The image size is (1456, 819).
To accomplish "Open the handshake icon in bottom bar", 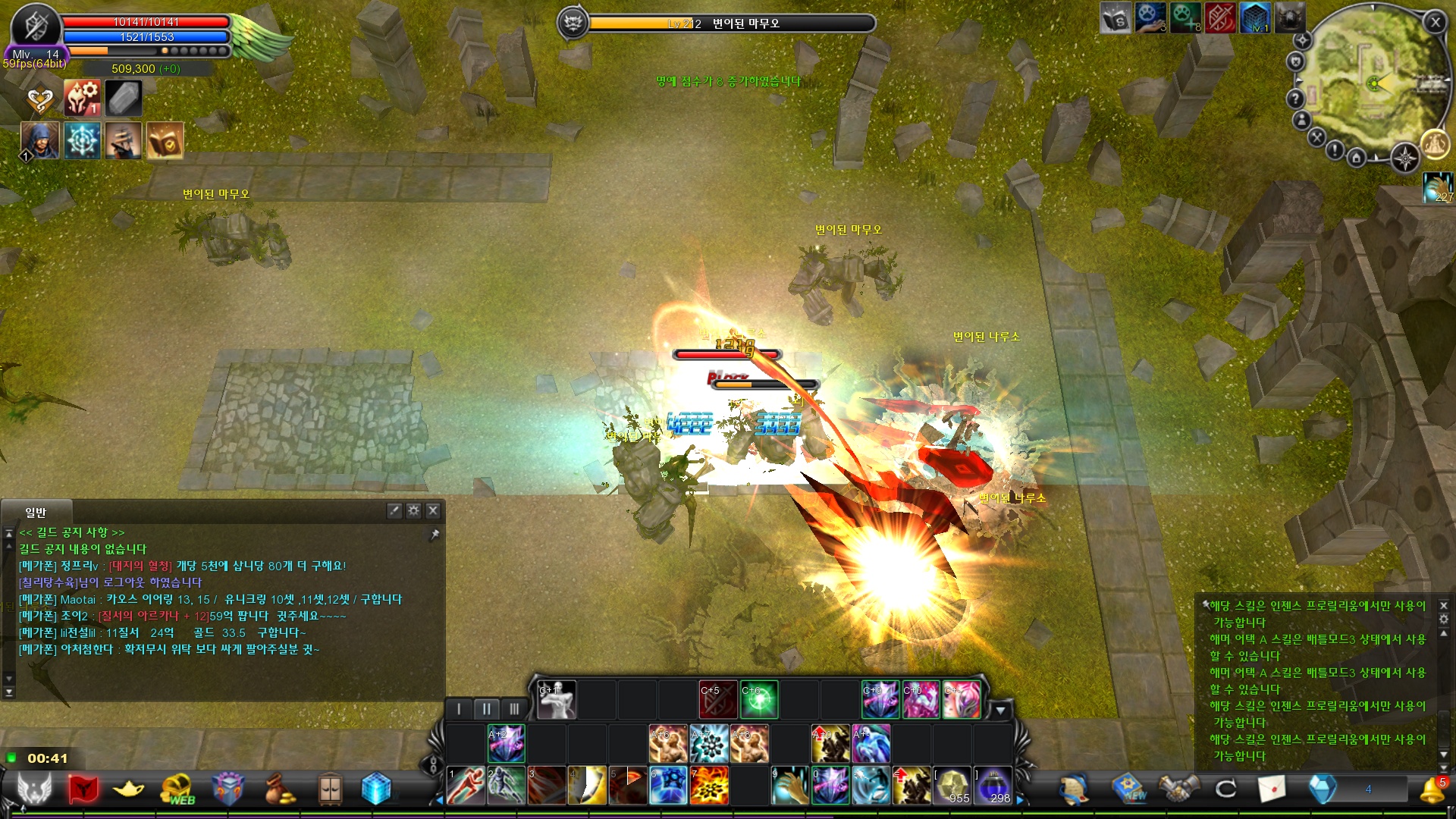I will coord(1178,789).
